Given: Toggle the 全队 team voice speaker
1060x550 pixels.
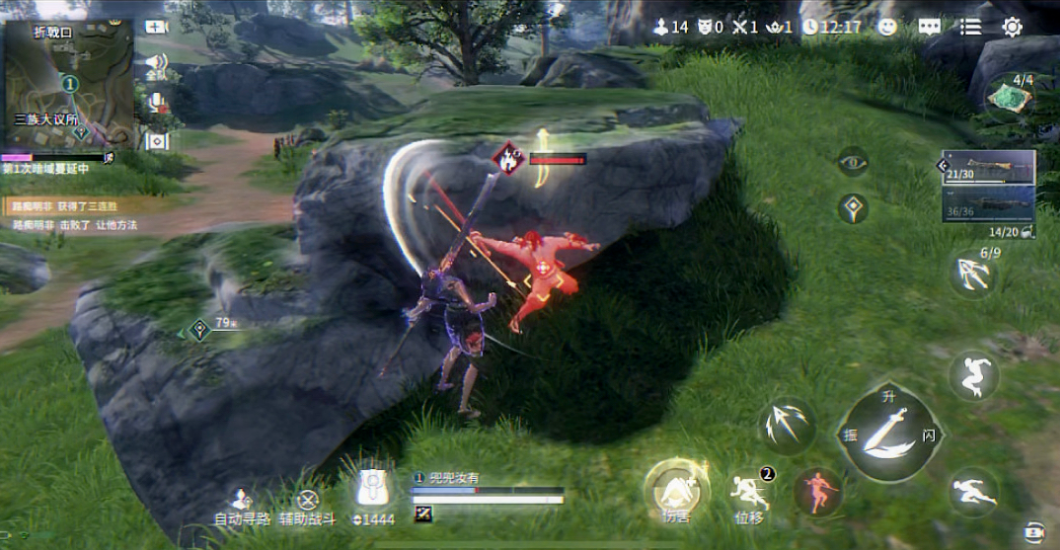Looking at the screenshot, I should [156, 64].
